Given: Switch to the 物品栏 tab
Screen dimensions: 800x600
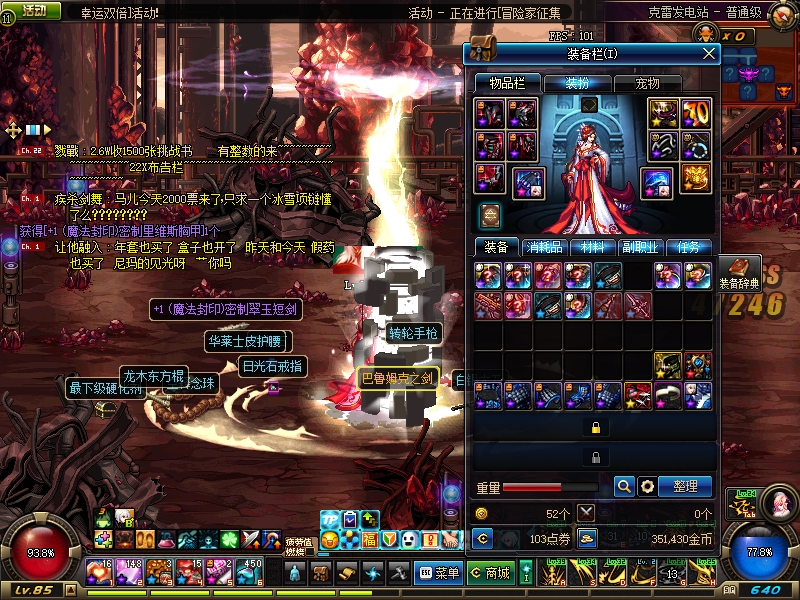Looking at the screenshot, I should [506, 83].
